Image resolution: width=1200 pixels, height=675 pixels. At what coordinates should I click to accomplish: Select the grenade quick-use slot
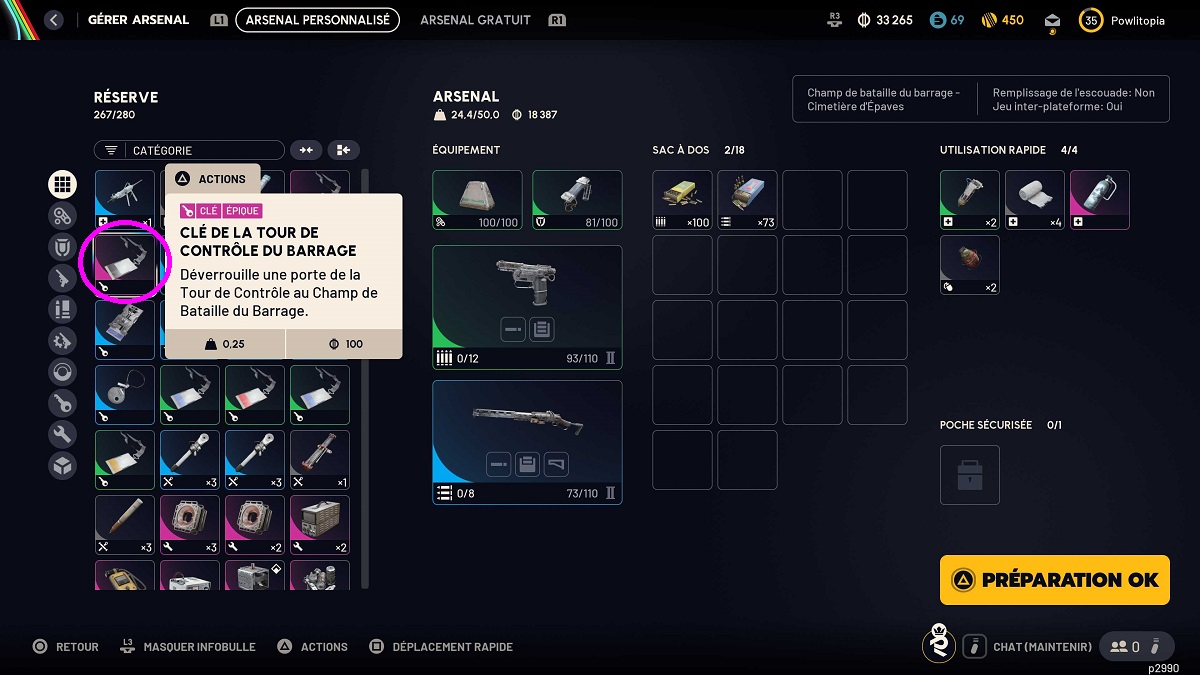point(969,265)
